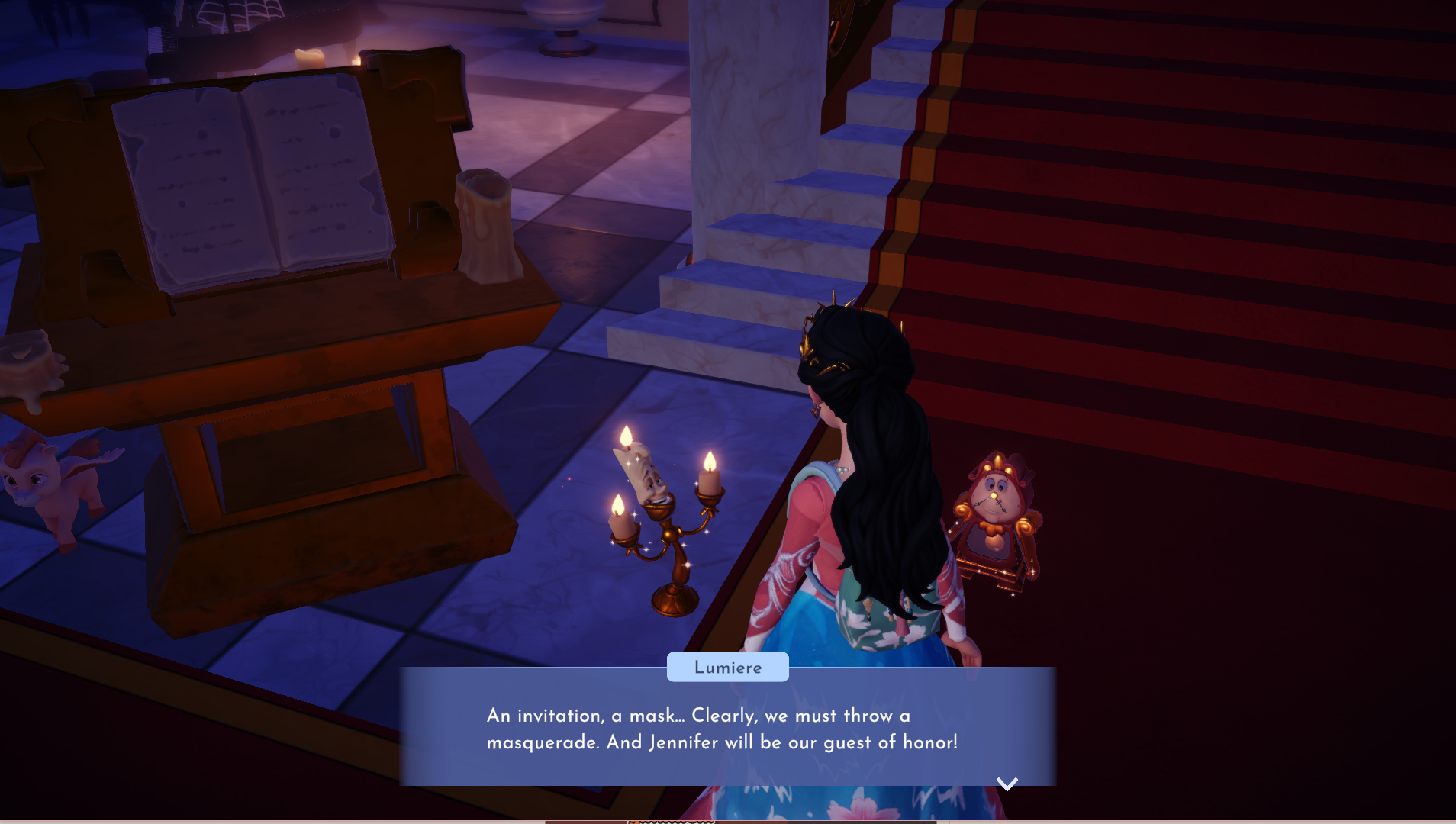Click Lumiere's dialogue text box
This screenshot has height=824, width=1456.
pos(727,729)
